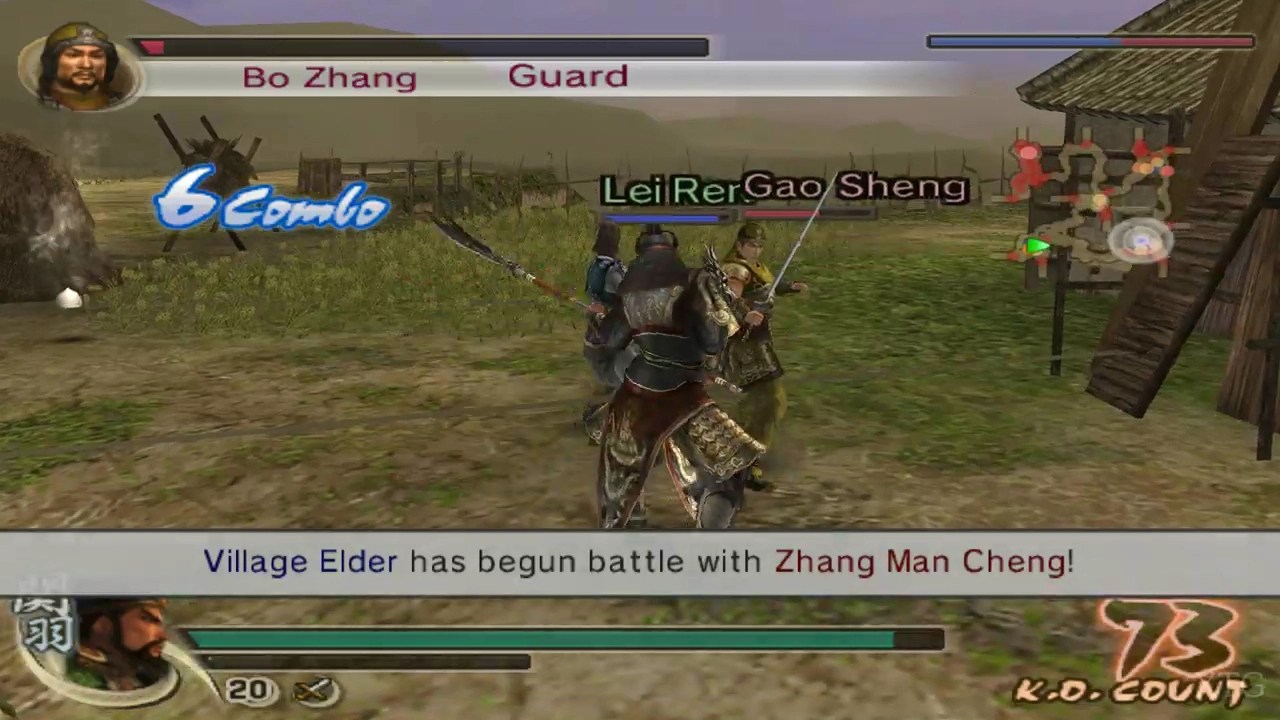Toggle the Guard indicator at the top
Viewport: 1280px width, 720px height.
coord(568,75)
